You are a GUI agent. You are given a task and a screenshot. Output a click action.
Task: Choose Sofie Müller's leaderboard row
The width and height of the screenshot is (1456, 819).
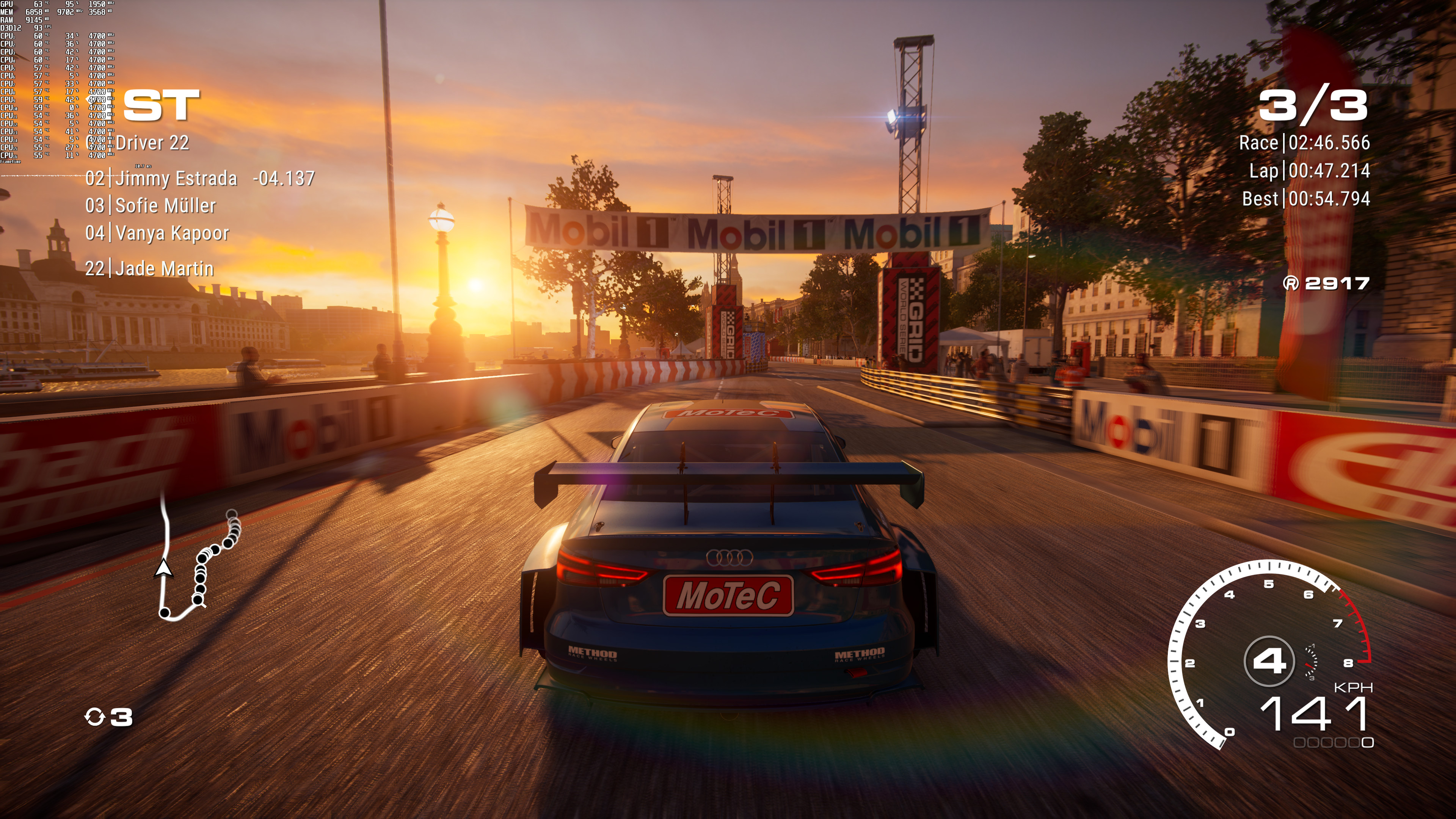click(165, 206)
